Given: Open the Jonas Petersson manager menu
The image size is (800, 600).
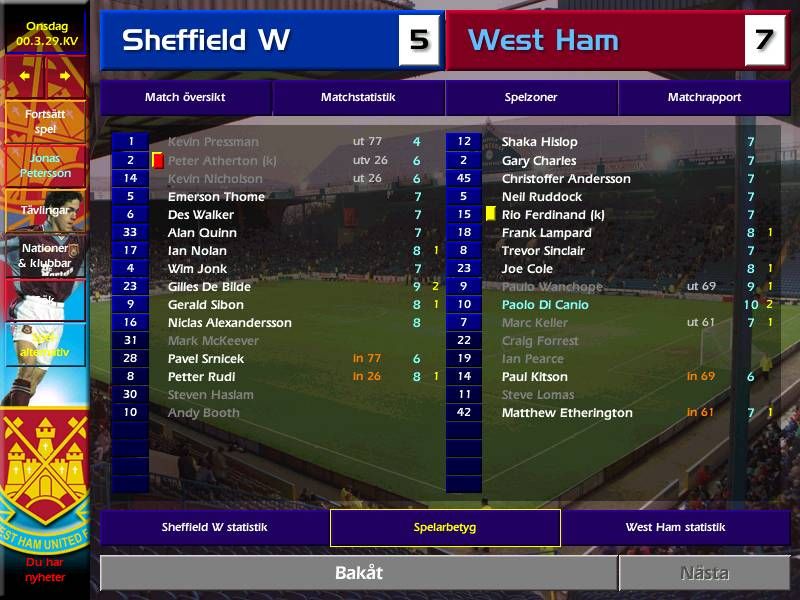Looking at the screenshot, I should pyautogui.click(x=45, y=166).
